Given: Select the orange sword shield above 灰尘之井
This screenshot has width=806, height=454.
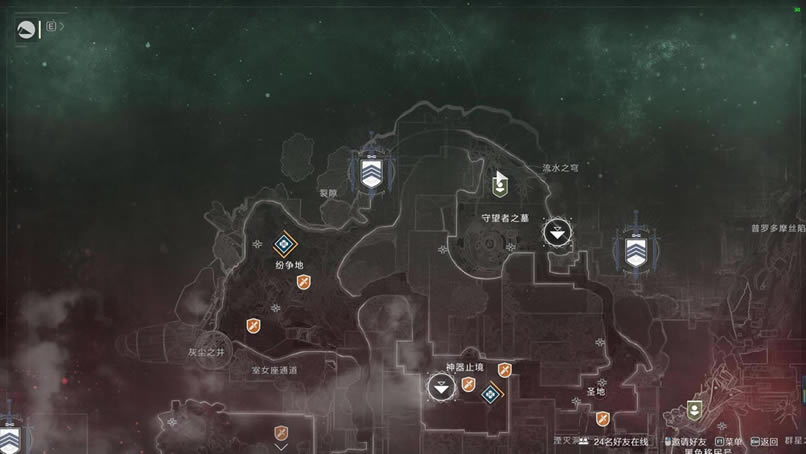Looking at the screenshot, I should pos(254,325).
